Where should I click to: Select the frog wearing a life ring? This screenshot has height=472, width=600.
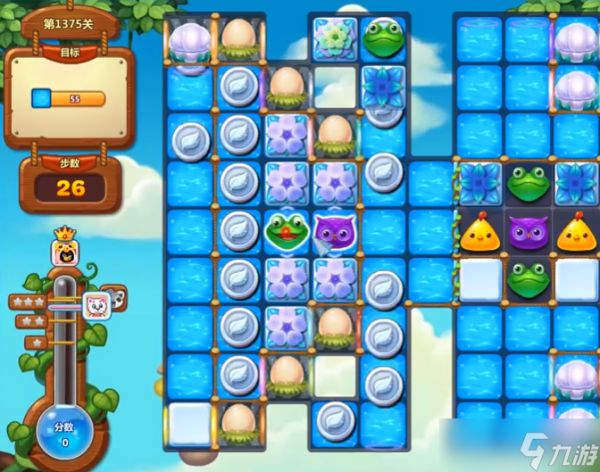pos(285,230)
